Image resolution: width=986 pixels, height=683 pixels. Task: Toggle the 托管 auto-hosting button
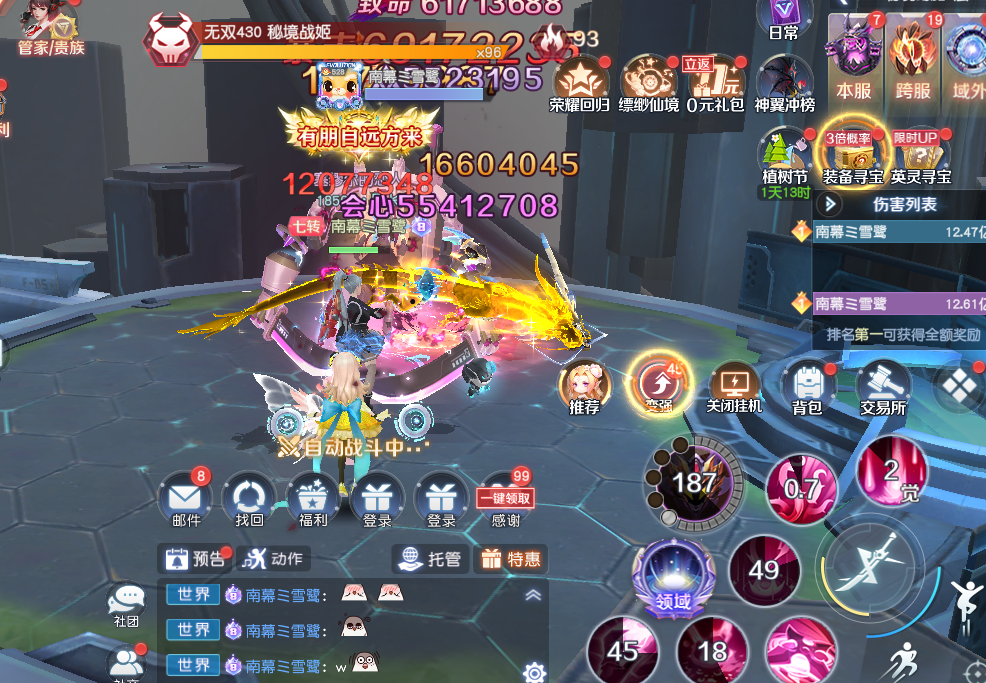pos(429,558)
